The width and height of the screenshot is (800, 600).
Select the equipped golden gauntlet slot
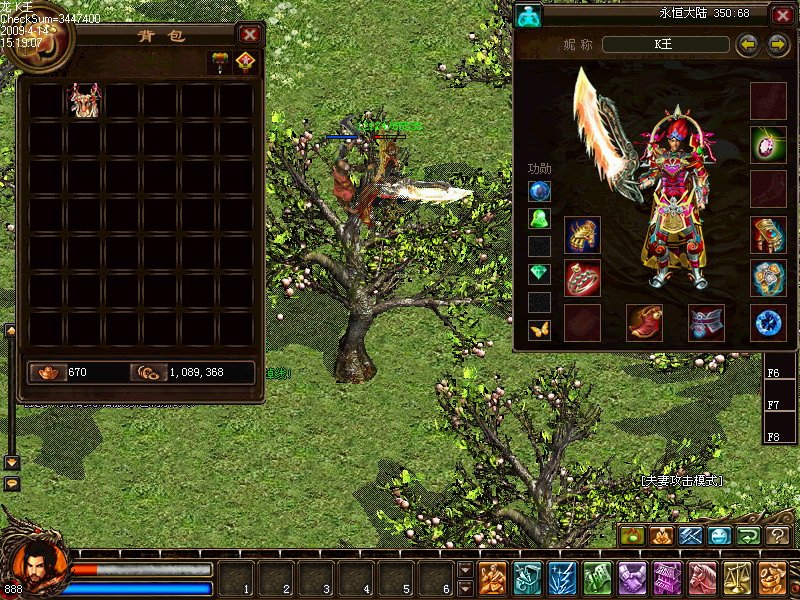point(582,235)
